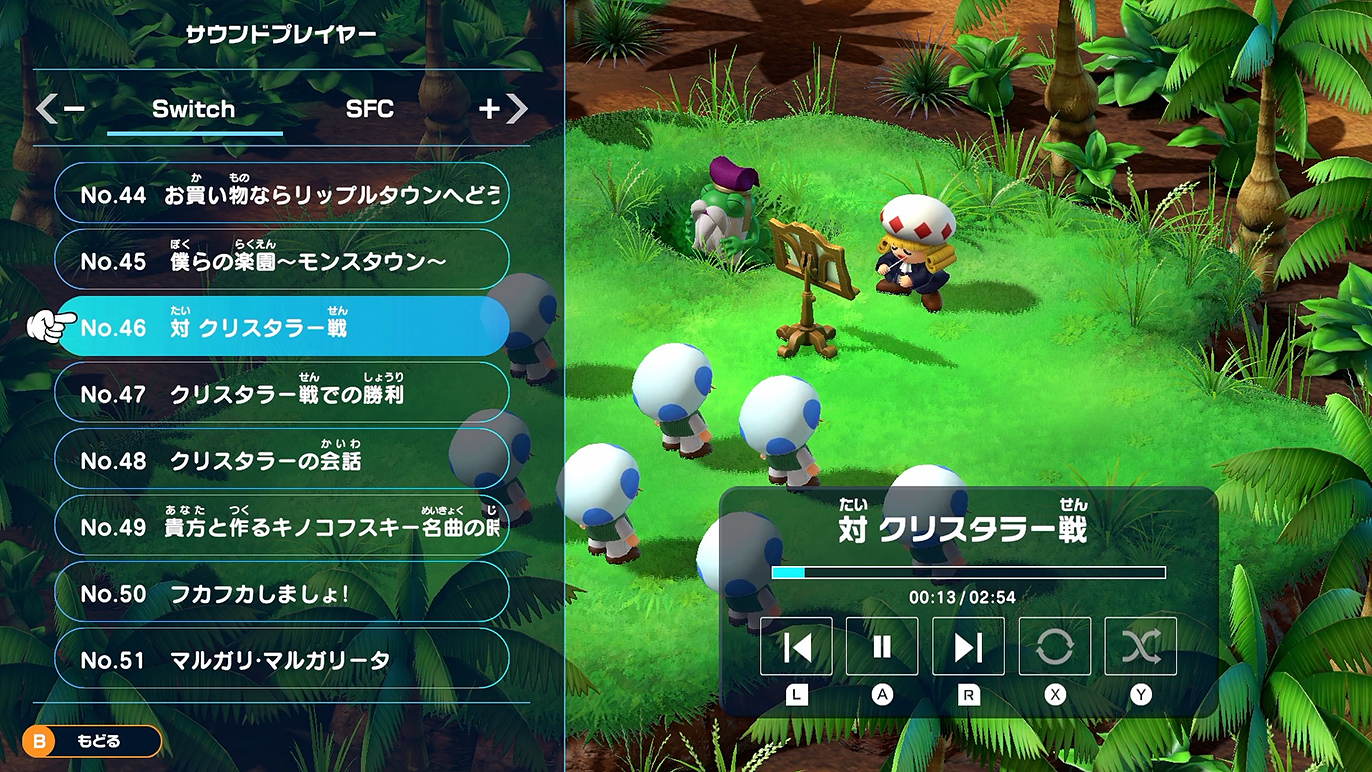Play track No.45 モンスタウン
This screenshot has width=1372, height=772.
click(x=282, y=260)
